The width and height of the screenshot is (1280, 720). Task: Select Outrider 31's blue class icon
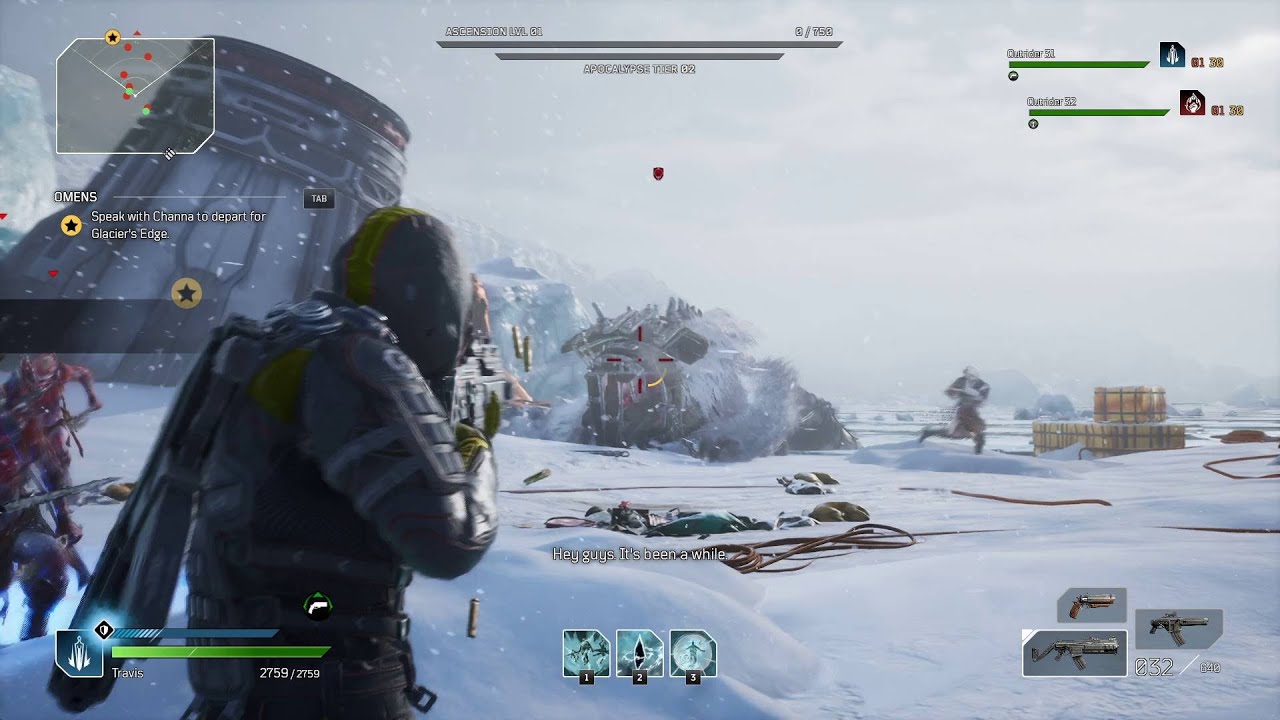coord(1172,55)
